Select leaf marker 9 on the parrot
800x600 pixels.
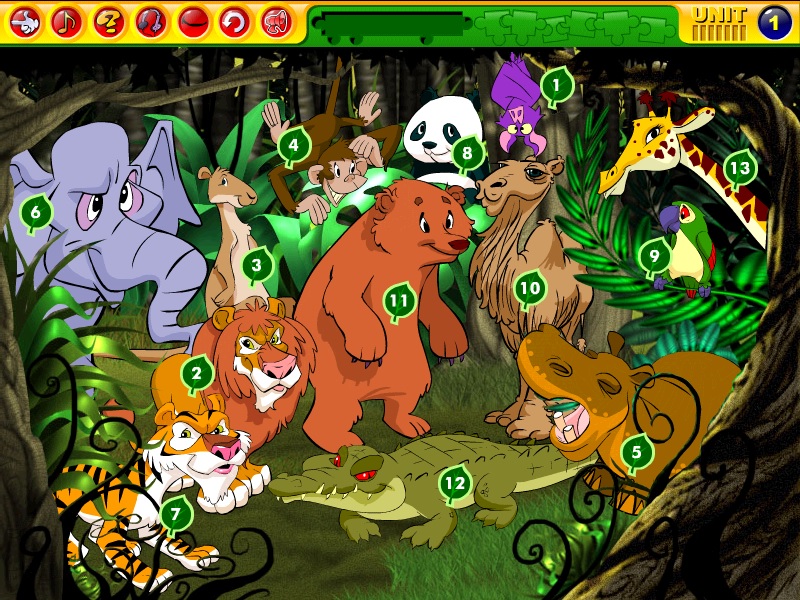[654, 255]
